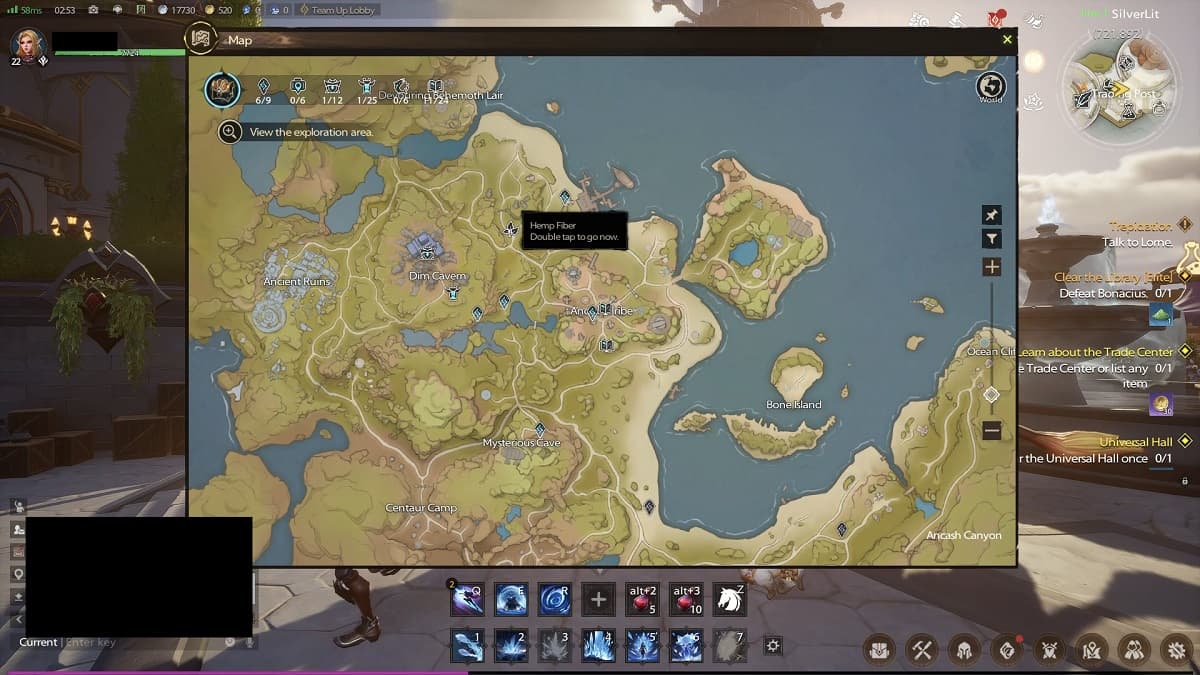Select the Hemp Fiber map marker

click(511, 230)
